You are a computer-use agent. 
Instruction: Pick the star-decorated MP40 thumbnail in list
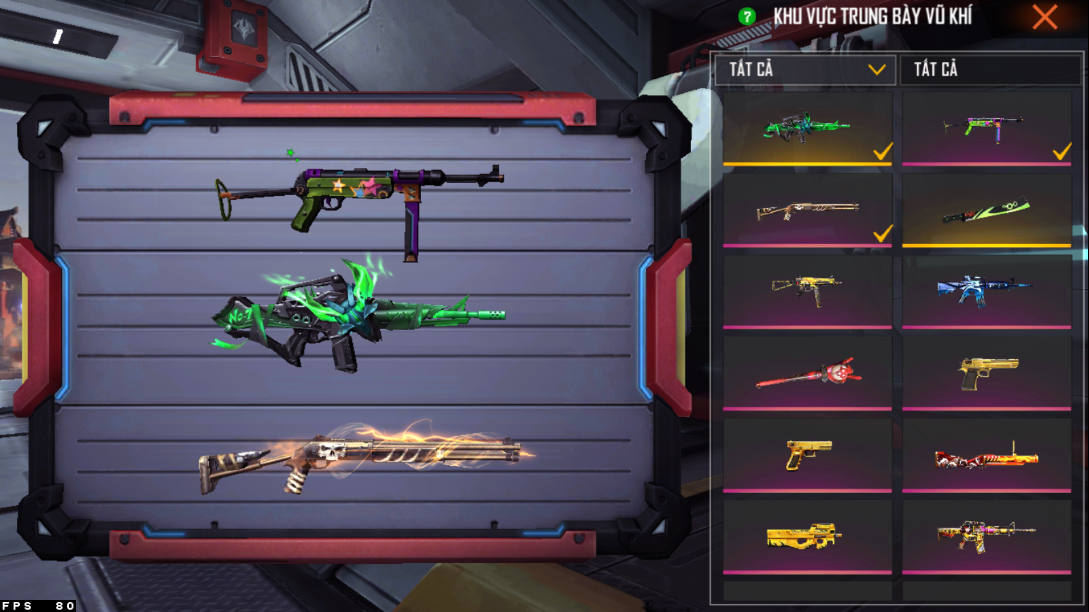(986, 128)
